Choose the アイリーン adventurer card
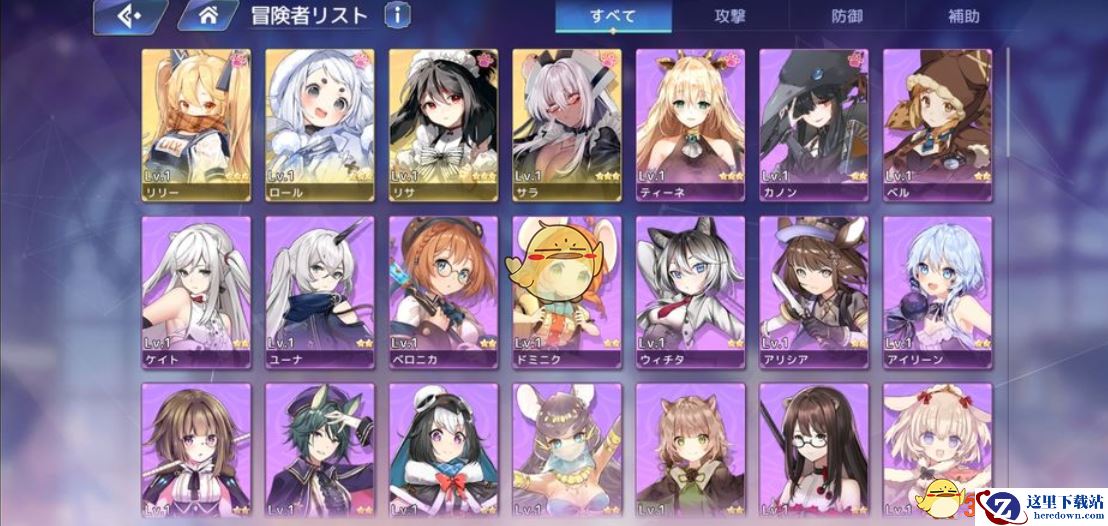The width and height of the screenshot is (1108, 526). pyautogui.click(x=937, y=291)
